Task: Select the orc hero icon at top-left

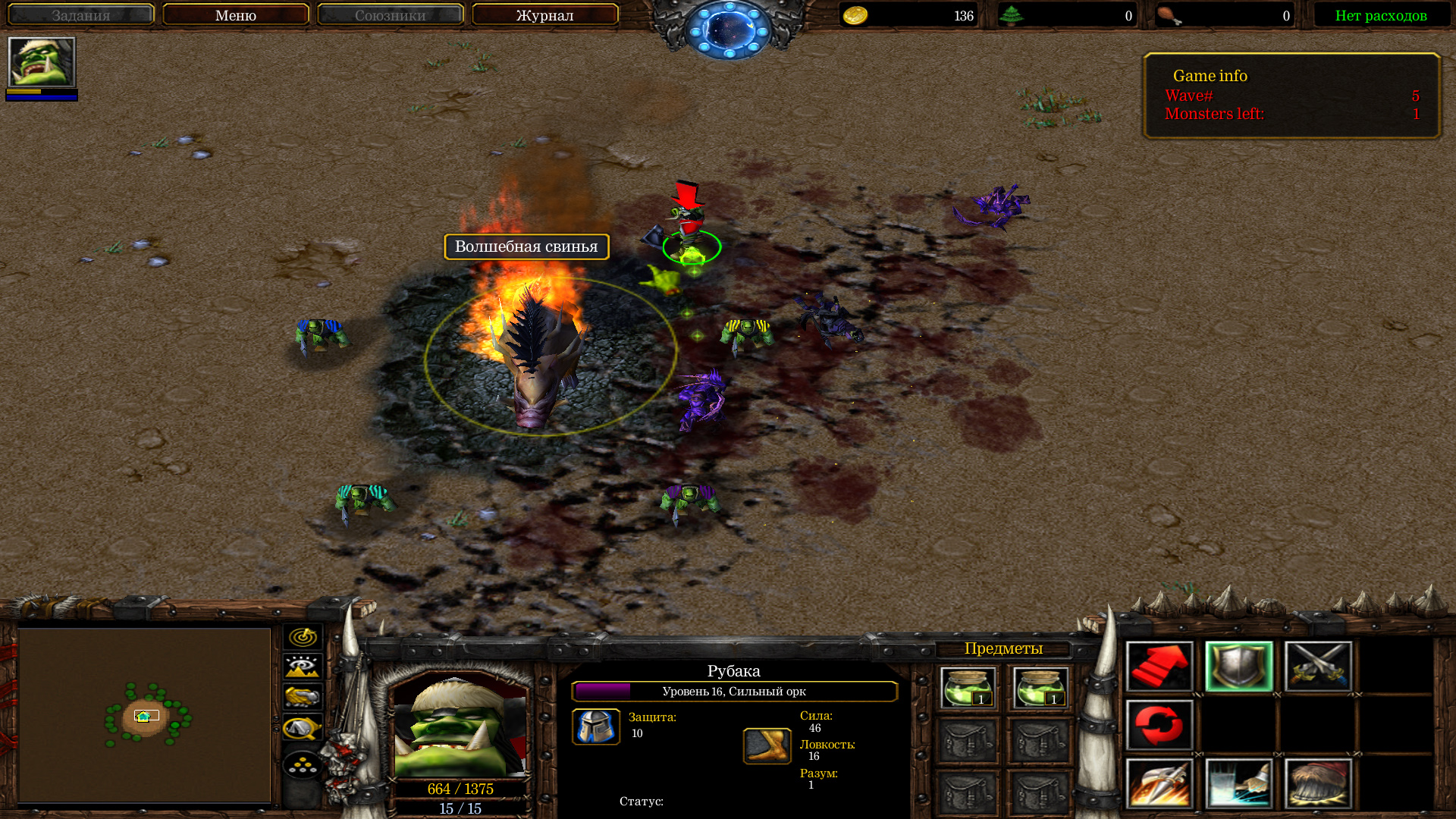Action: (x=42, y=62)
